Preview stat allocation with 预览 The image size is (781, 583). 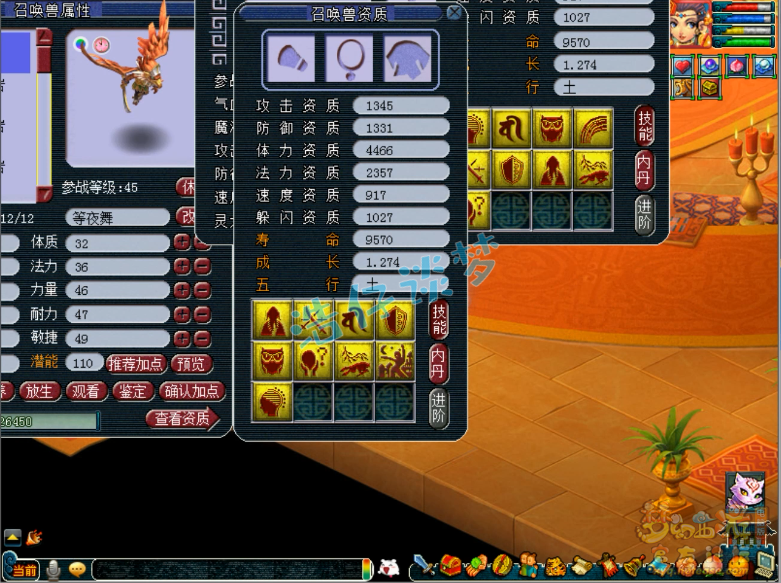click(192, 364)
